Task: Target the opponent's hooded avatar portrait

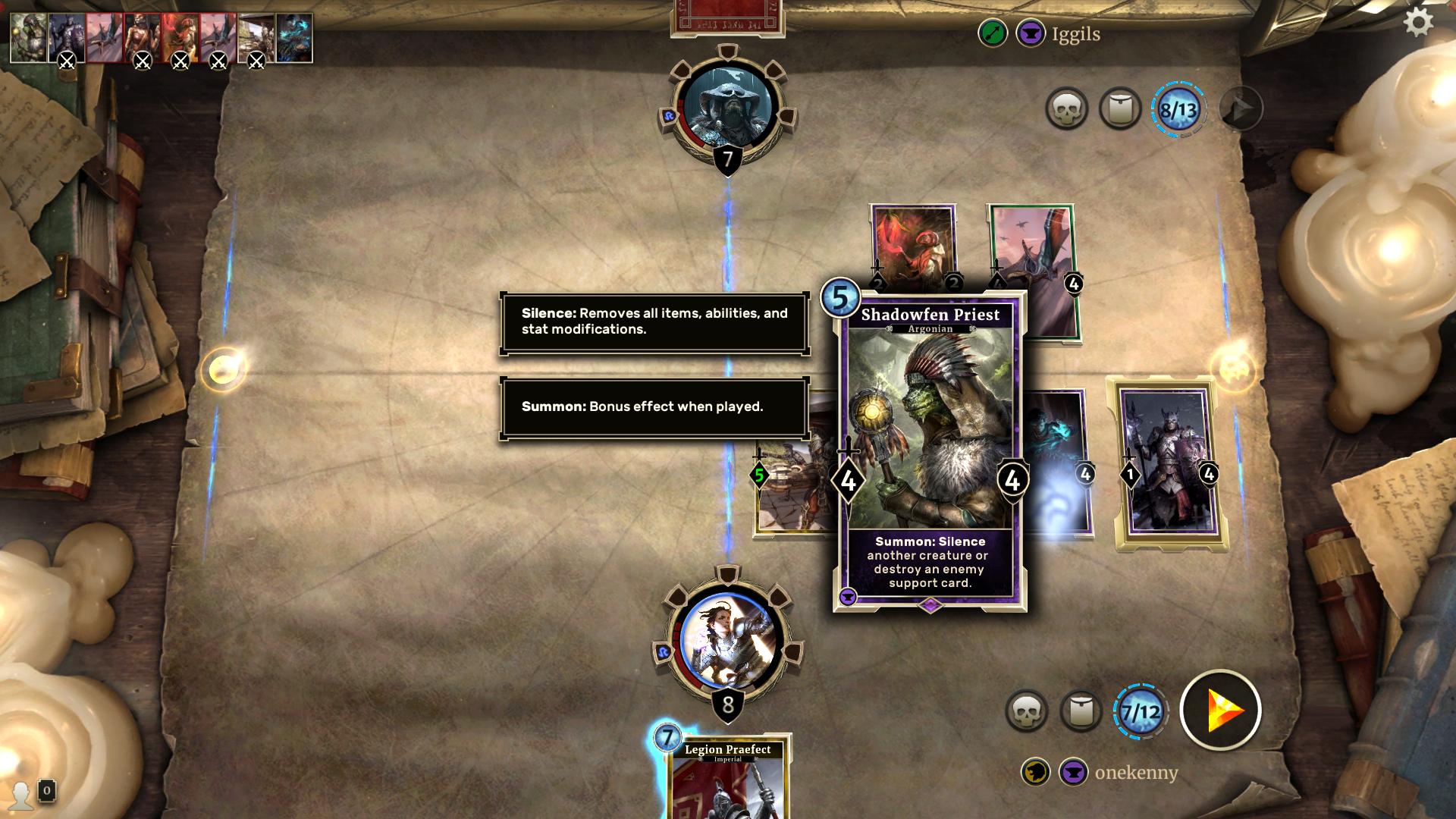Action: pos(727,106)
